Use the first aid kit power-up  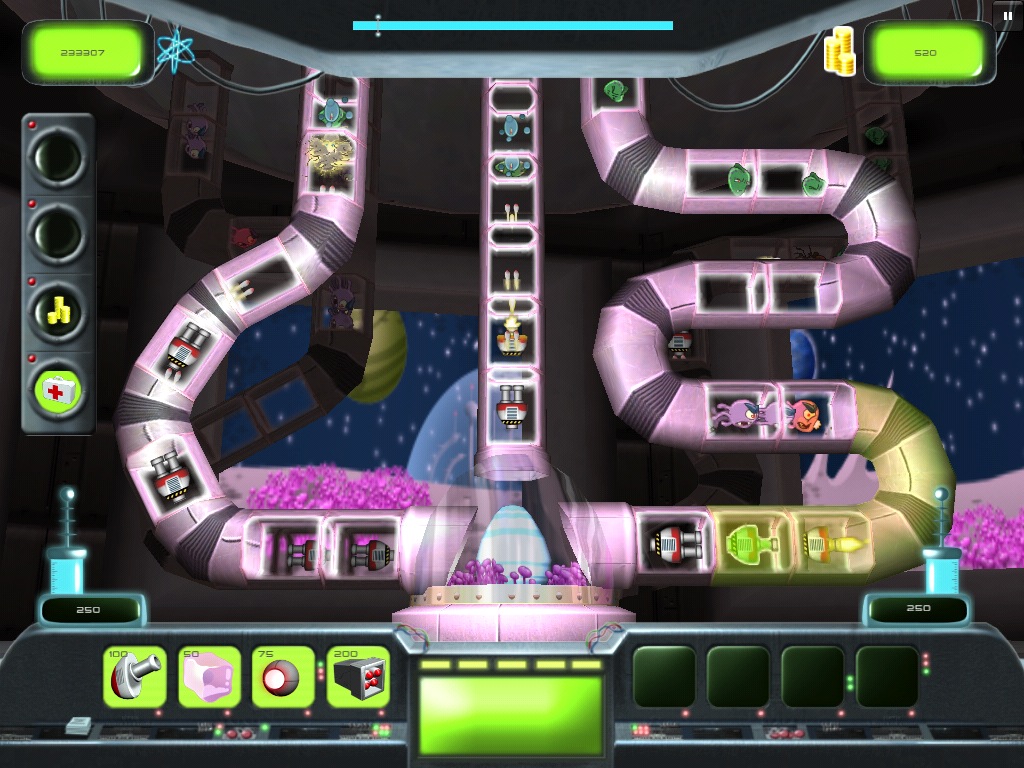tap(58, 388)
